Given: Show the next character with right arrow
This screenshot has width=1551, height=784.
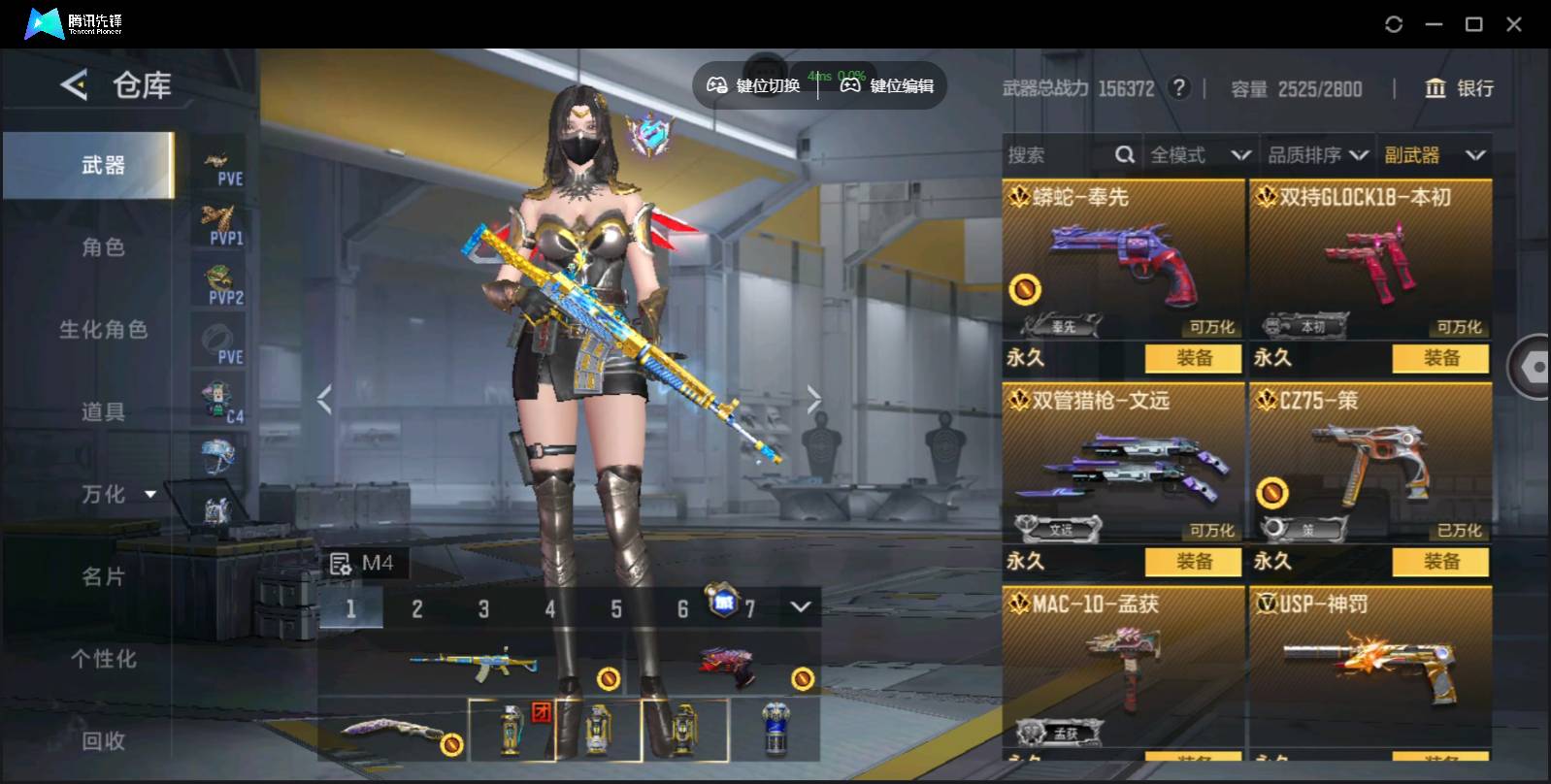Looking at the screenshot, I should tap(813, 399).
